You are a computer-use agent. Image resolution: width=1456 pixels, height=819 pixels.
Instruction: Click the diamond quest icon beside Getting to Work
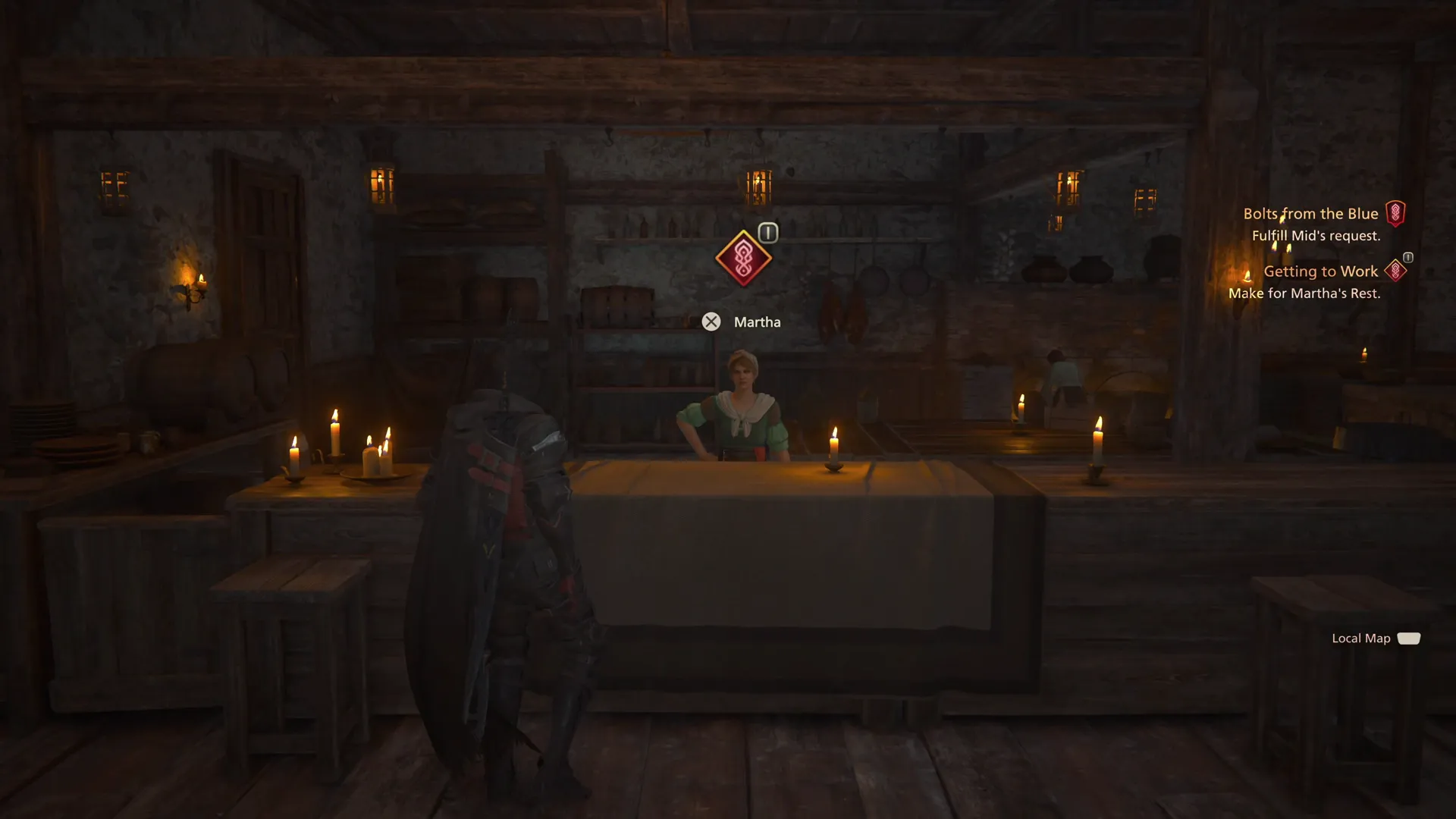[1398, 270]
